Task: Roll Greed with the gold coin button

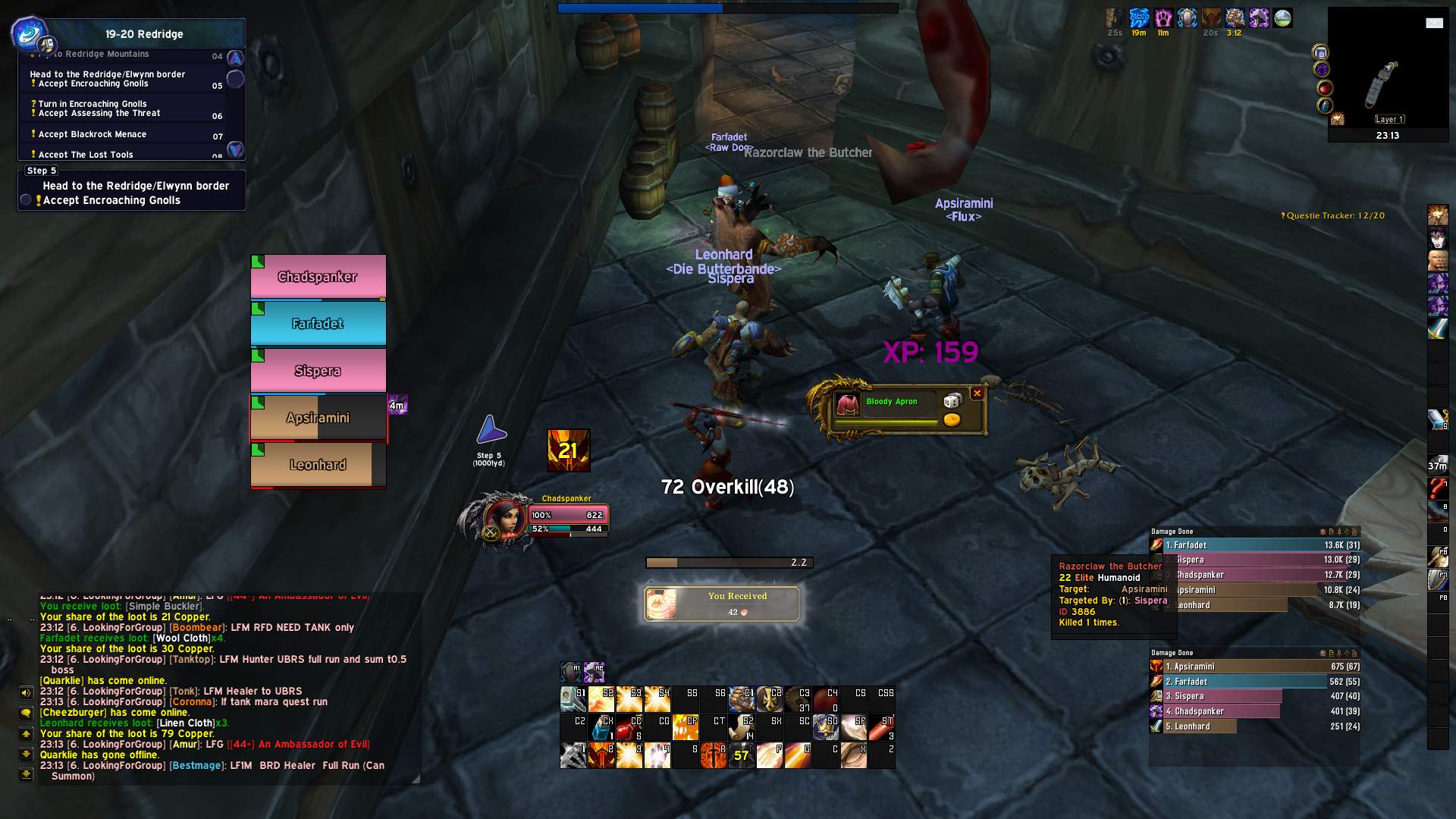Action: (952, 419)
